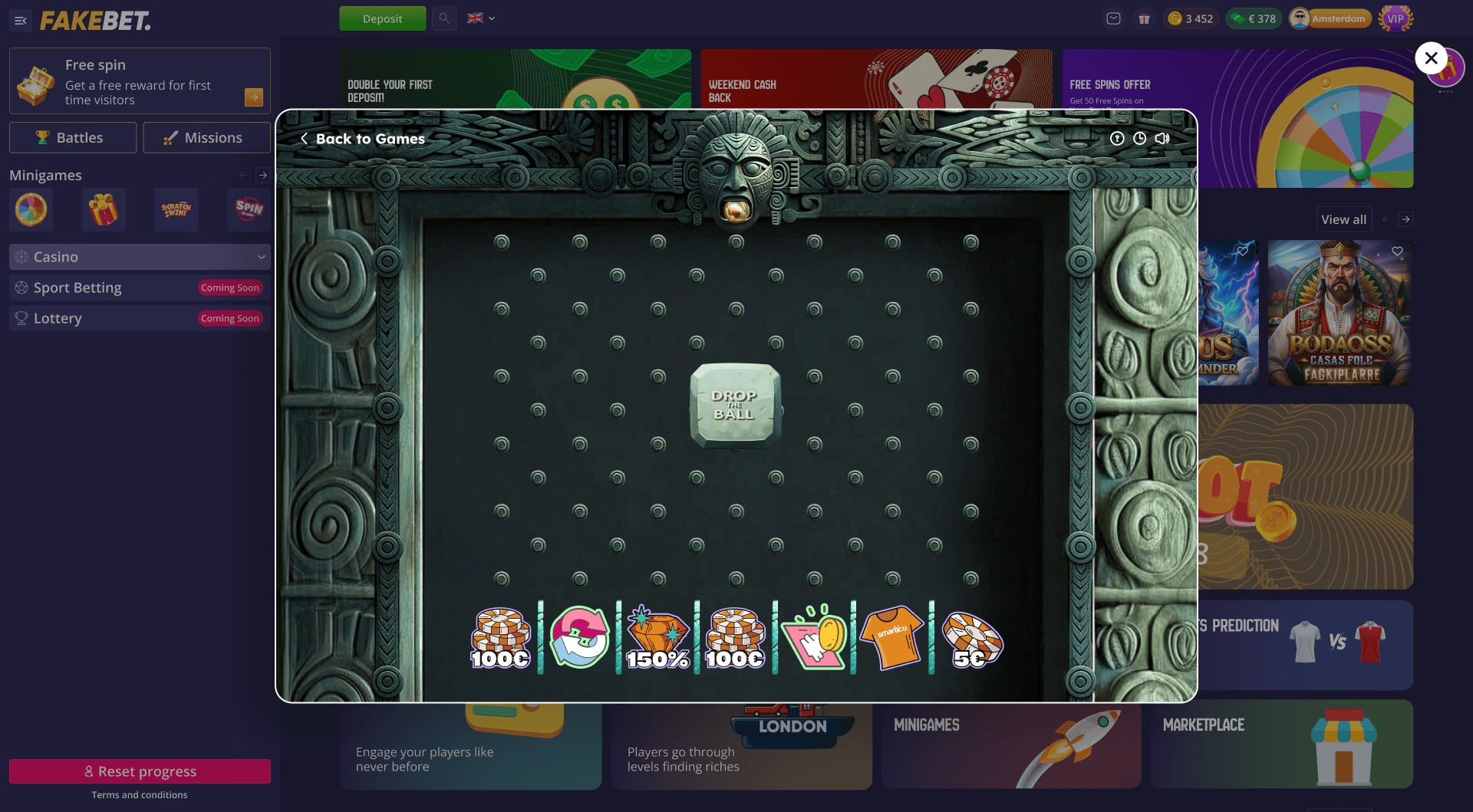
Task: Show the game info icon
Action: click(x=1117, y=139)
